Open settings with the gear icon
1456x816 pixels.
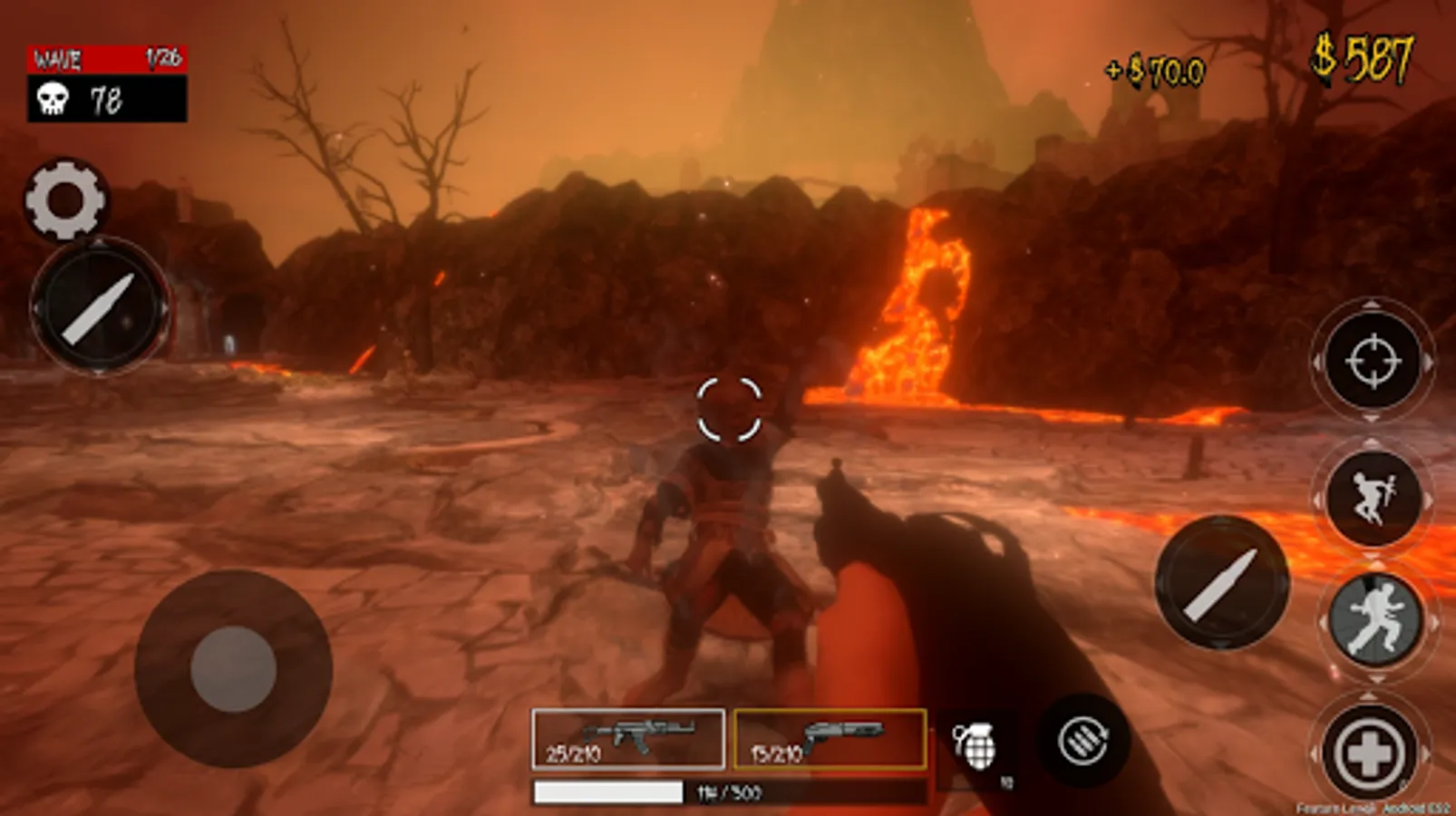coord(65,200)
